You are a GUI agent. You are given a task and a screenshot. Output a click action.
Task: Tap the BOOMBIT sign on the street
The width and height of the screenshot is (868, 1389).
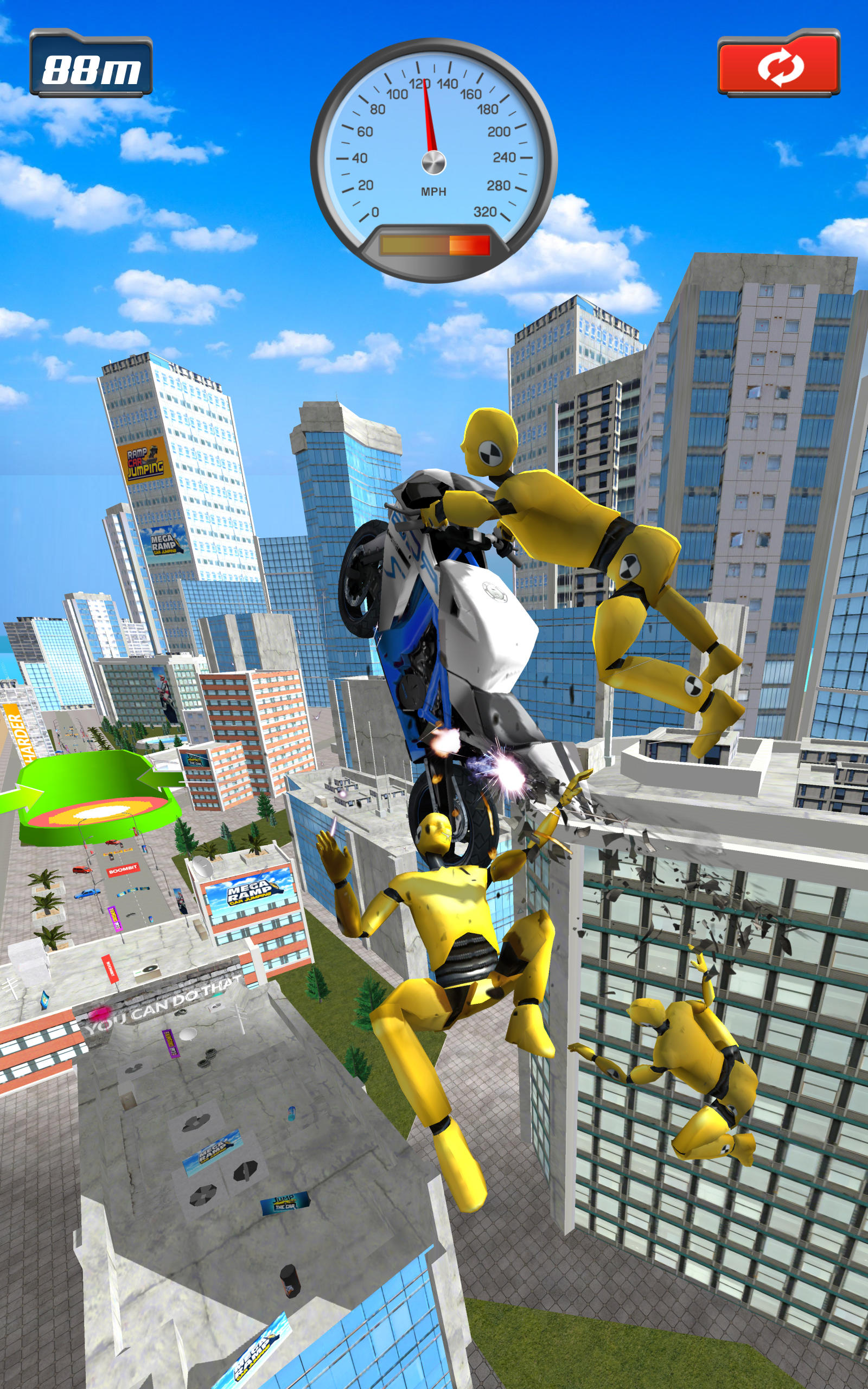(x=124, y=870)
